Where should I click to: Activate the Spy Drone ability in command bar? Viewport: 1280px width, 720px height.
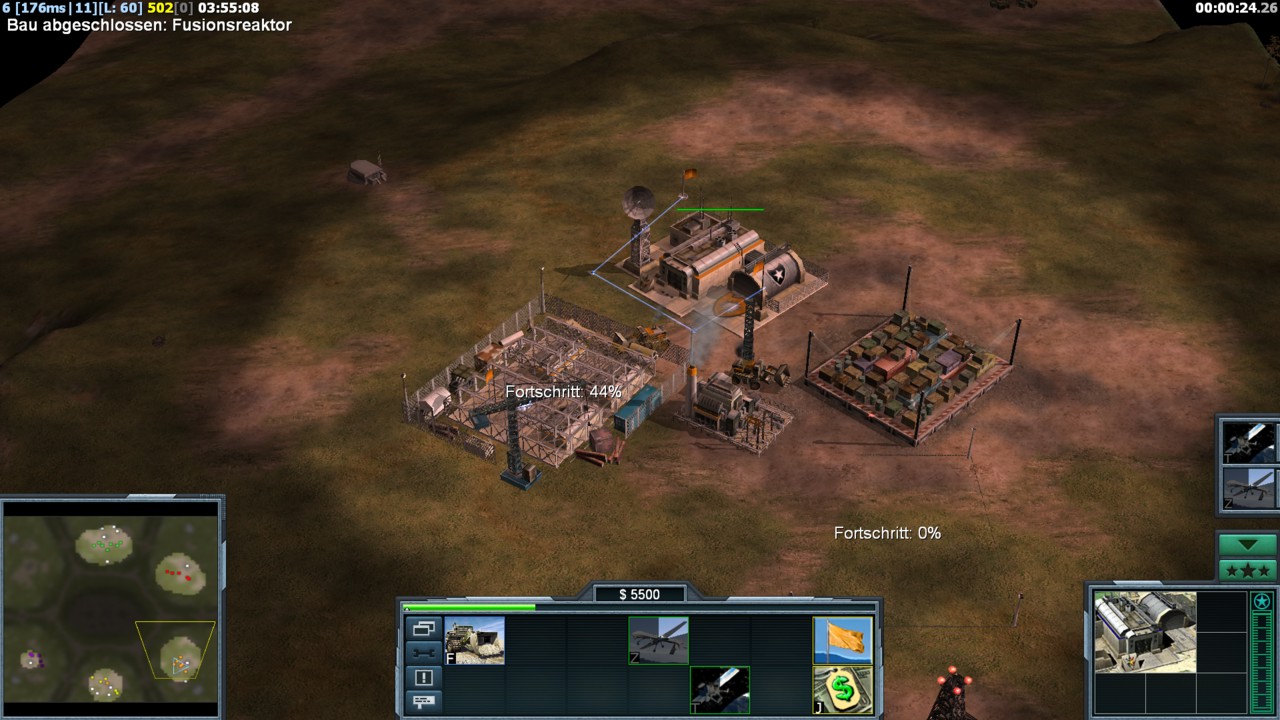click(658, 640)
